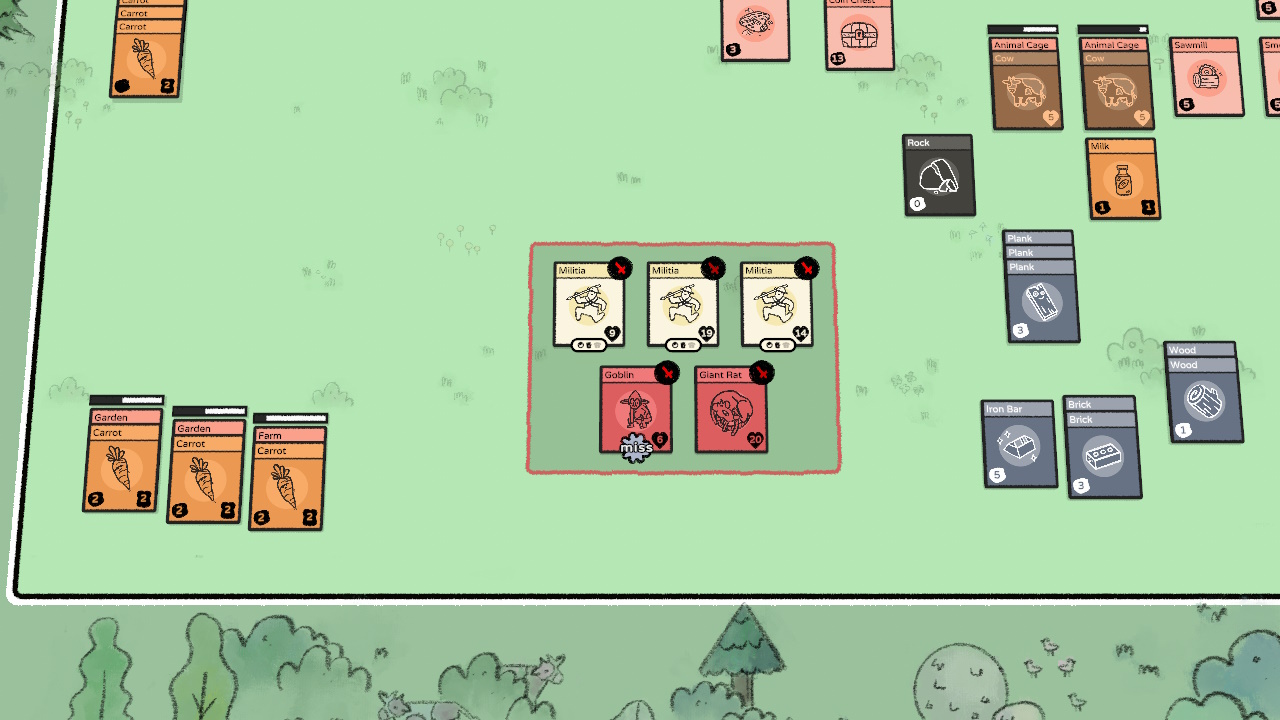This screenshot has height=720, width=1280.
Task: Click the miss badge below the Goblin
Action: 636,449
